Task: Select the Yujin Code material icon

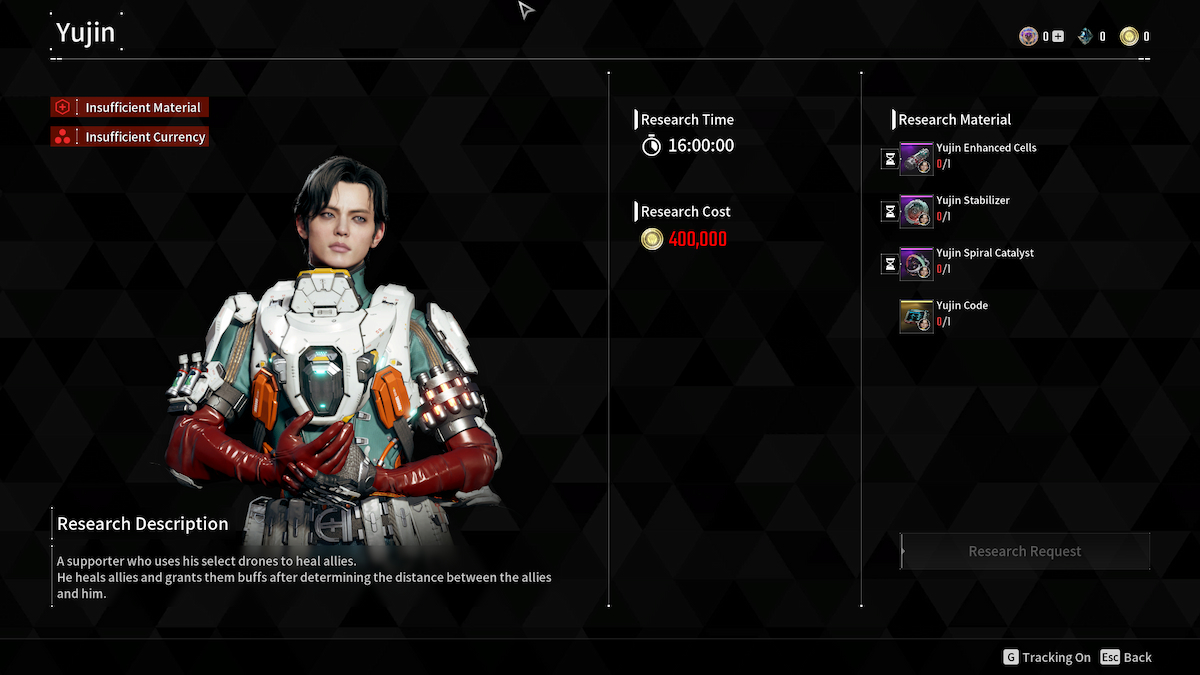Action: (916, 316)
